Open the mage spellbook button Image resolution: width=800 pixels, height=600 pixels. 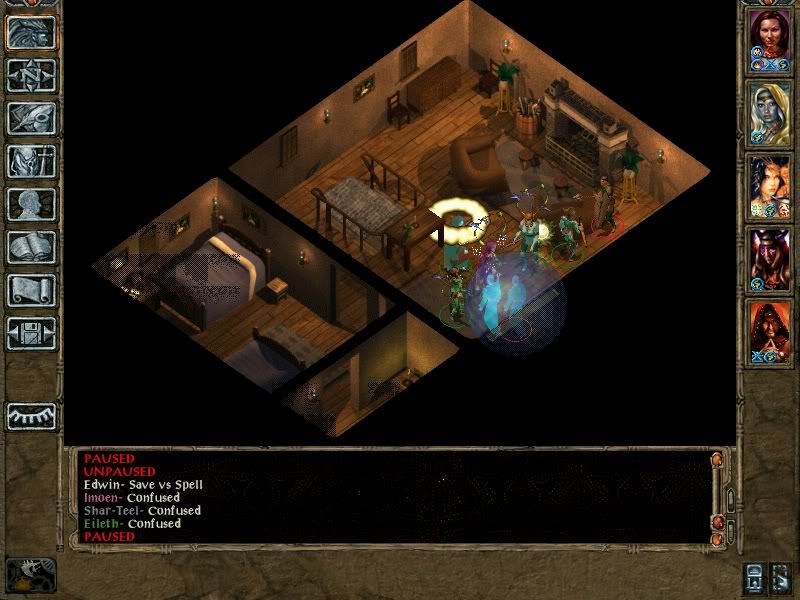(x=31, y=247)
